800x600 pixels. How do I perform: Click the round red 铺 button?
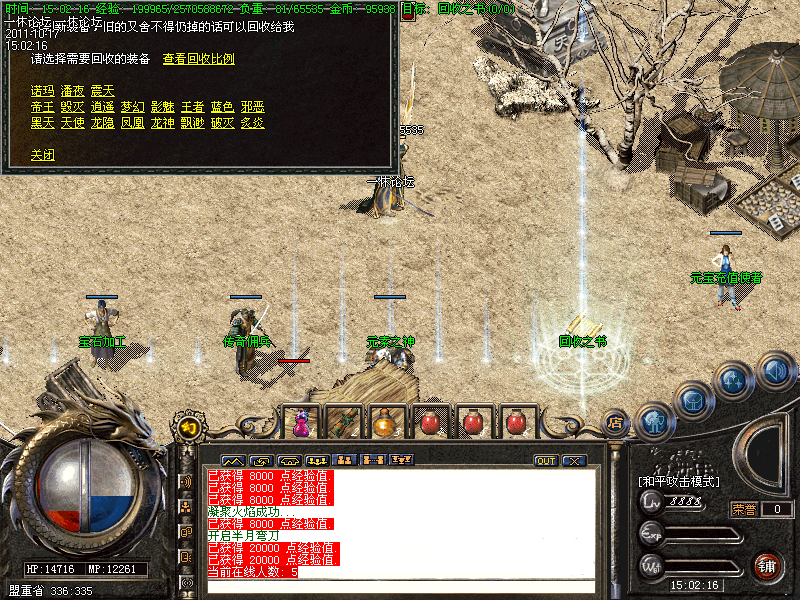767,566
